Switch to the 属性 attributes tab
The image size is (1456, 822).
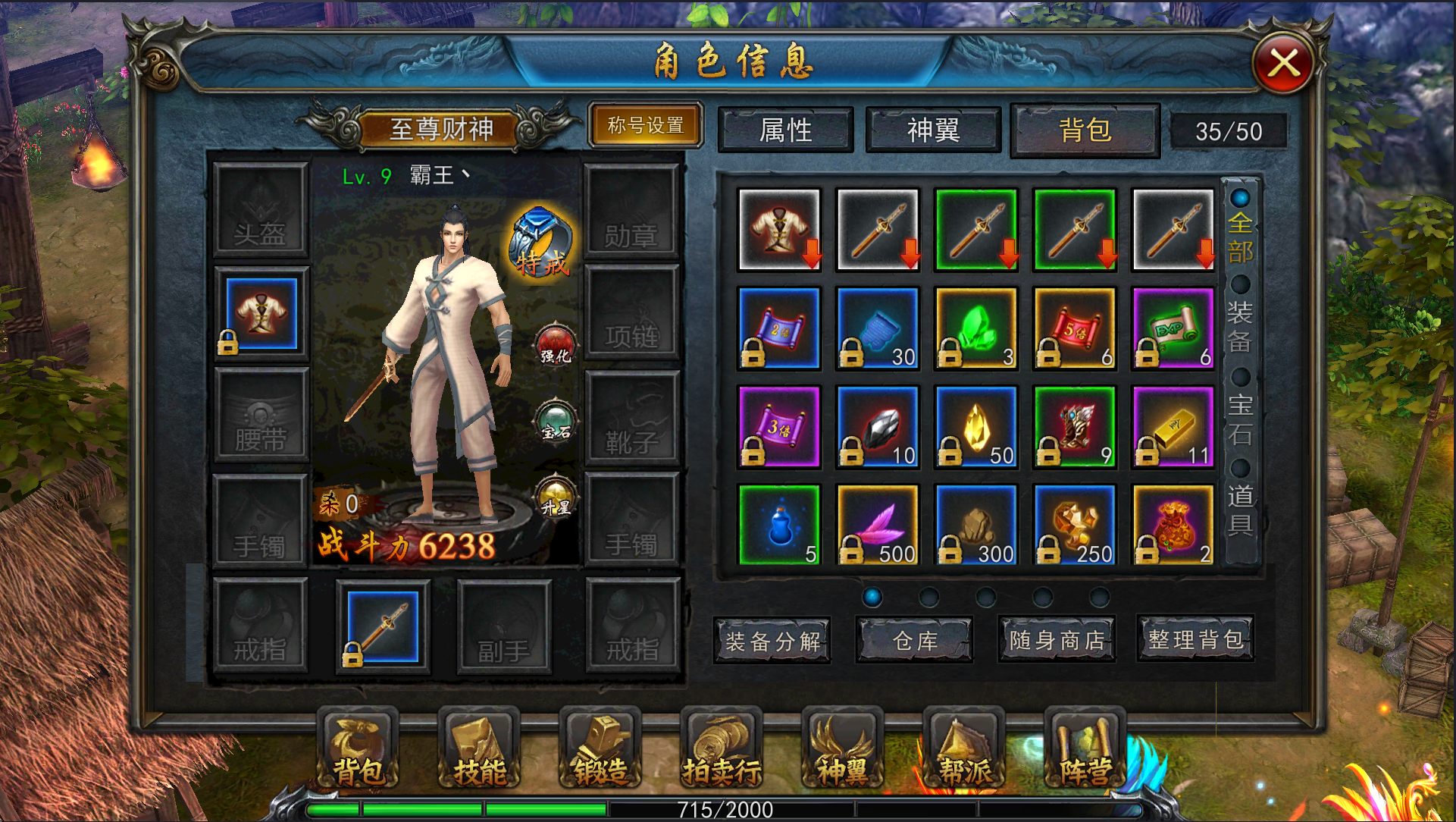point(785,130)
